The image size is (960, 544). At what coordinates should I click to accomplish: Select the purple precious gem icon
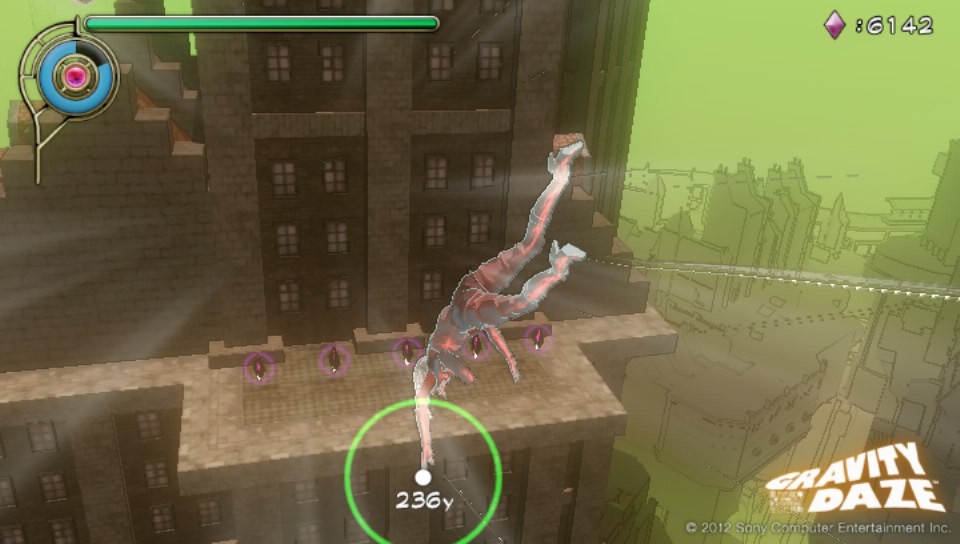(x=834, y=25)
